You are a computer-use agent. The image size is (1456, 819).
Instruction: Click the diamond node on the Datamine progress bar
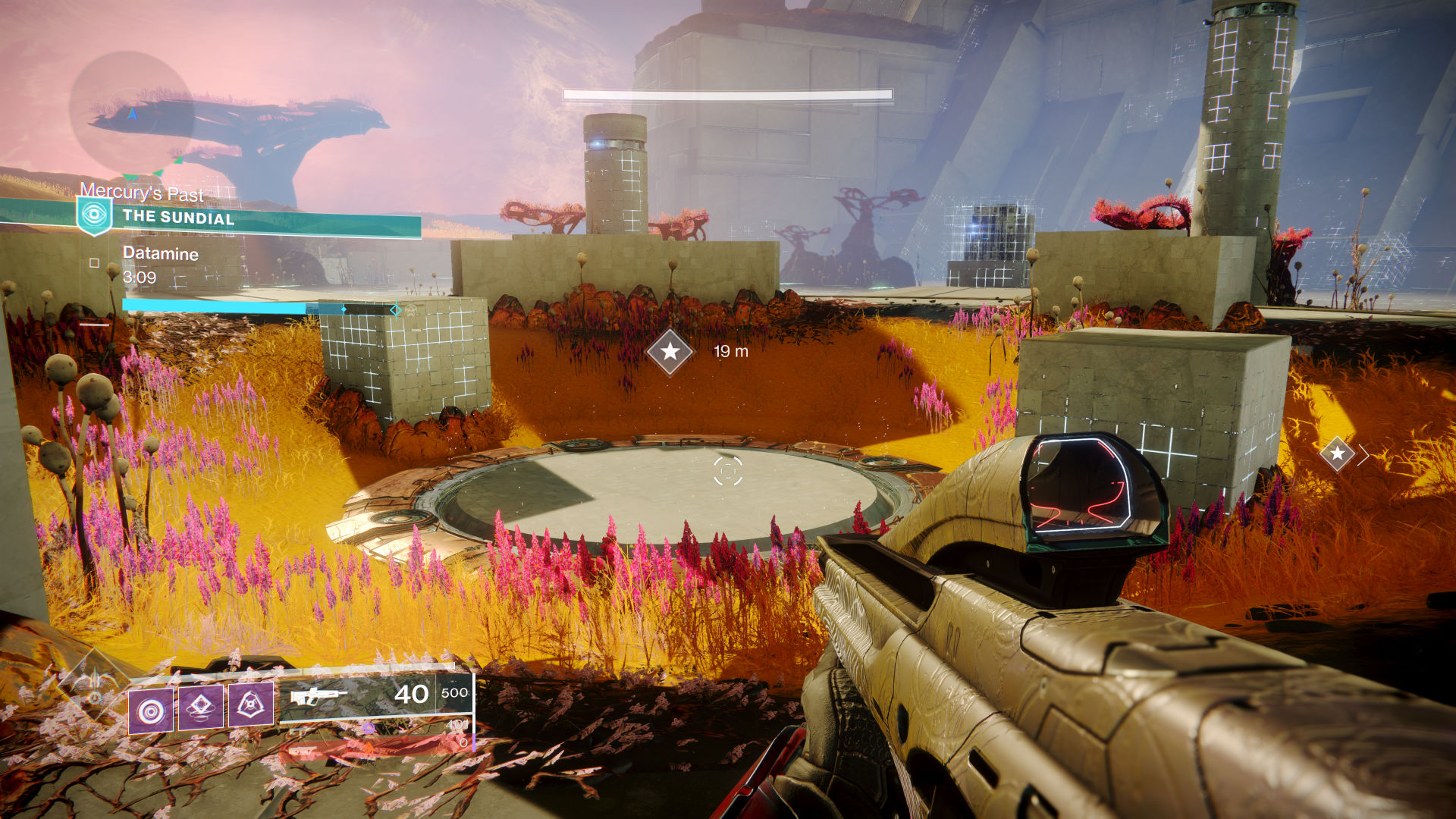coord(344,309)
